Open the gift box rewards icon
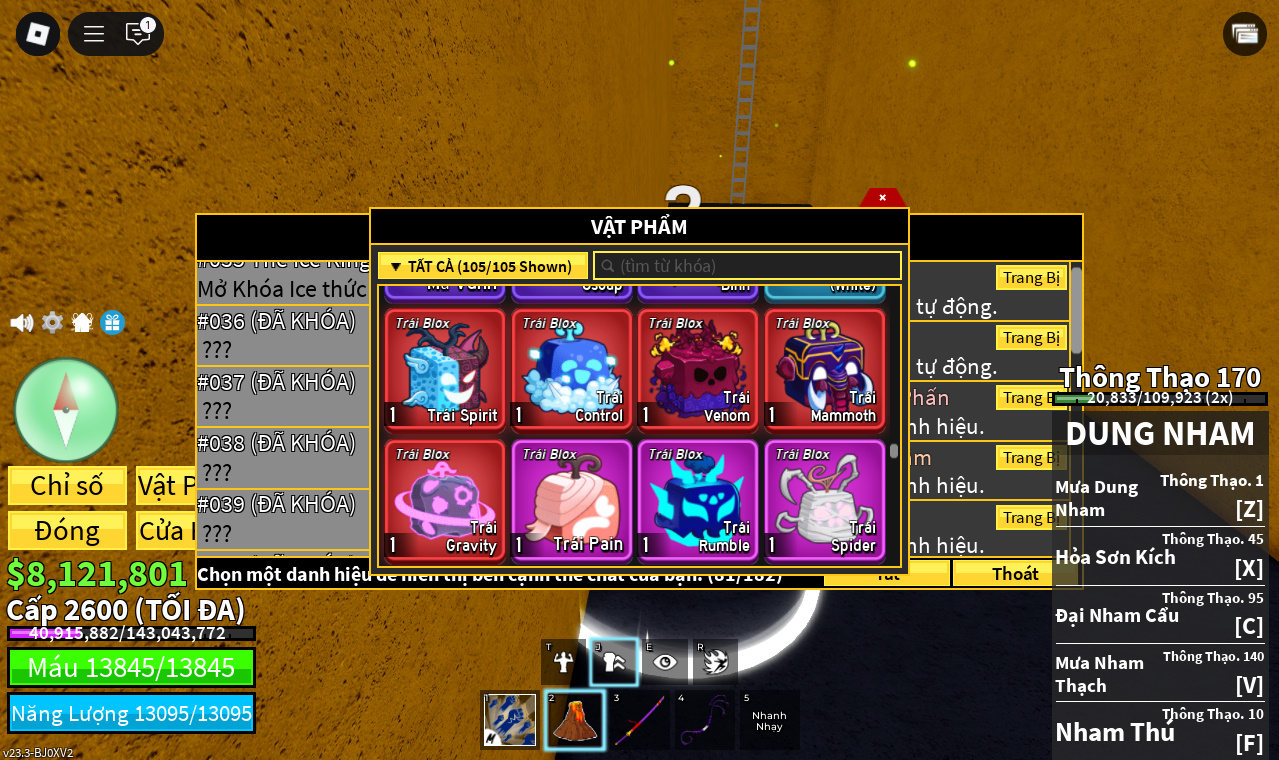This screenshot has width=1279, height=760. 113,323
